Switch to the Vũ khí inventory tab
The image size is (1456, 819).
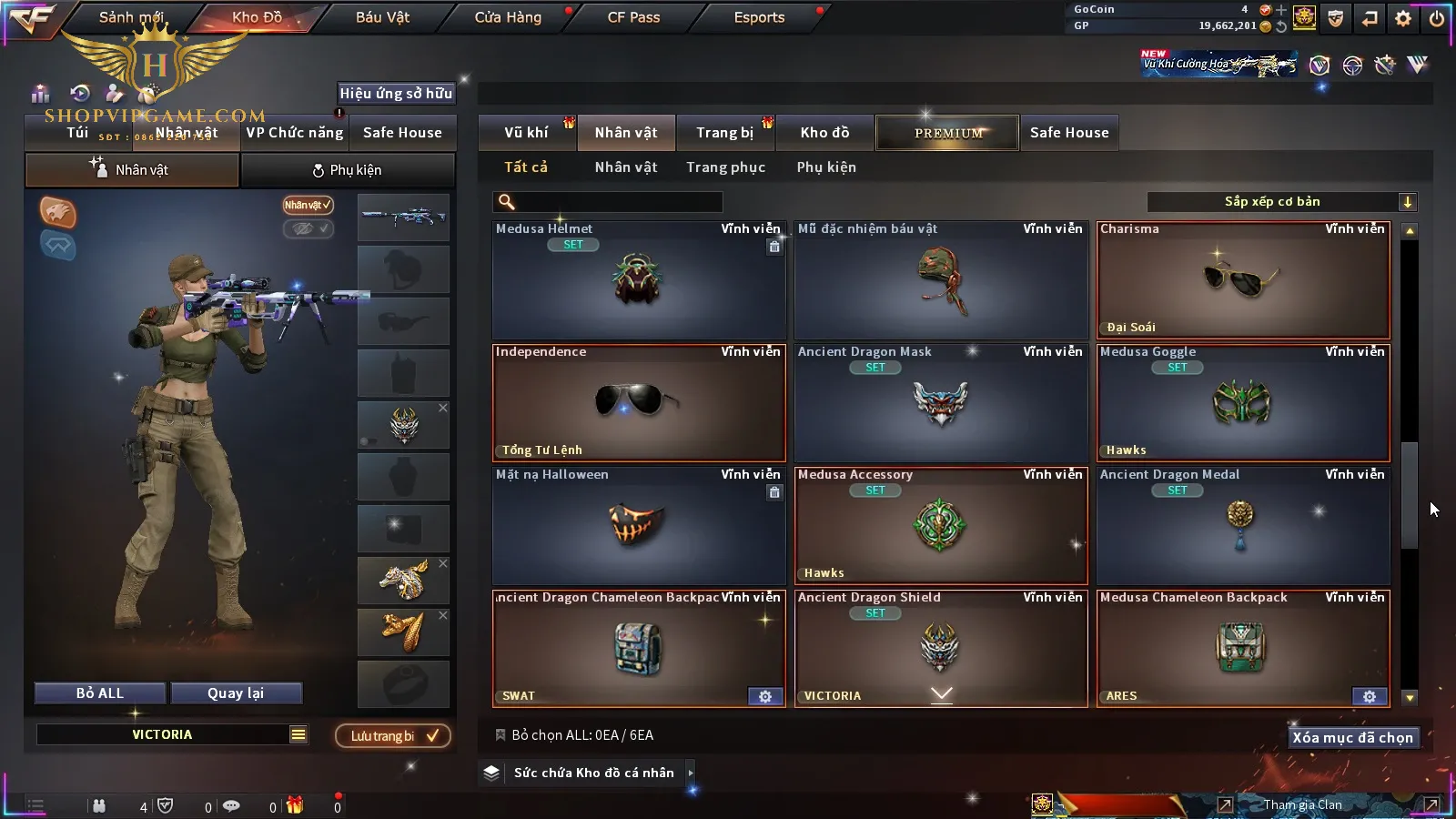526,133
